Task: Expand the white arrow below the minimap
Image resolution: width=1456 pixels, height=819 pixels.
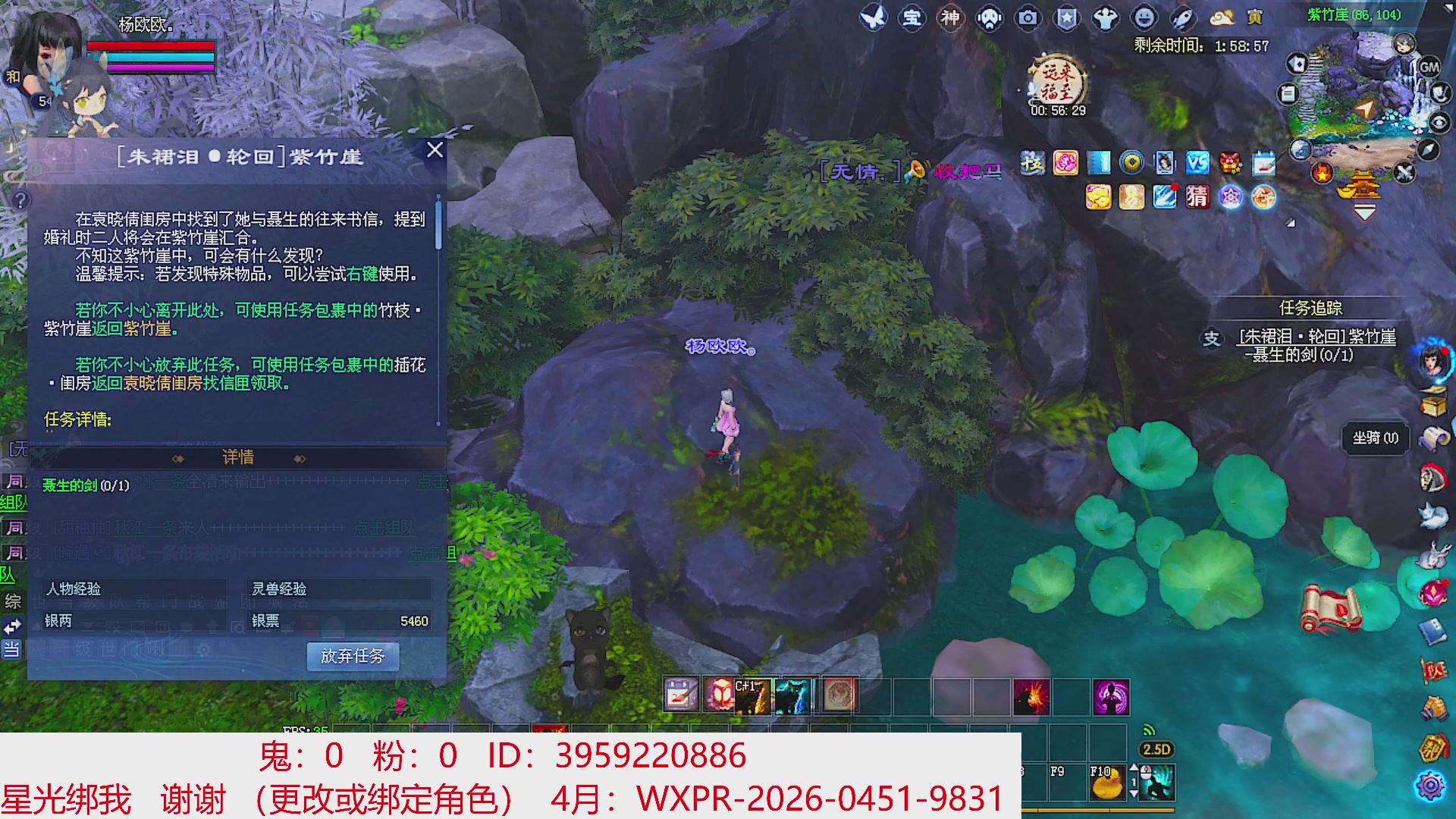Action: point(1364,211)
